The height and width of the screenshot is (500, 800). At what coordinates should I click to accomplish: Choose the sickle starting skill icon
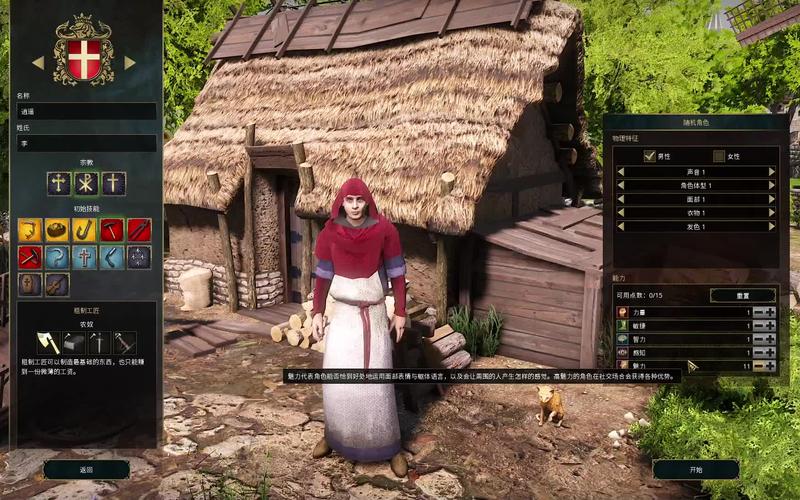[x=58, y=257]
